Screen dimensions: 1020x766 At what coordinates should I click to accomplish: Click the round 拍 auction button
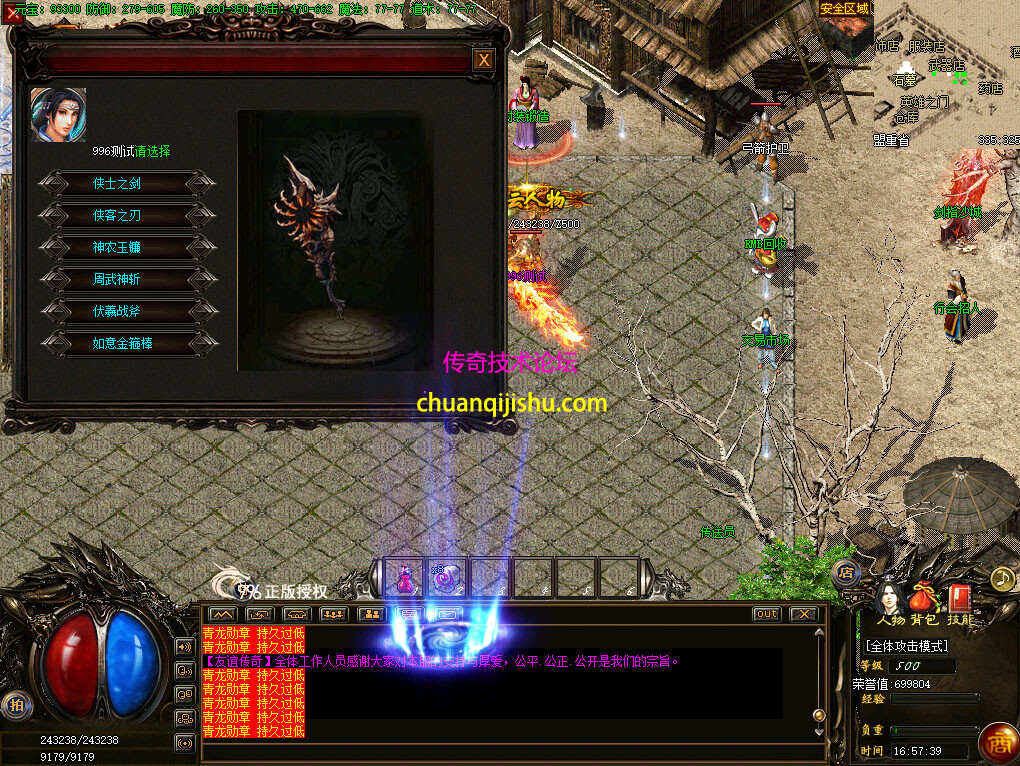click(16, 704)
